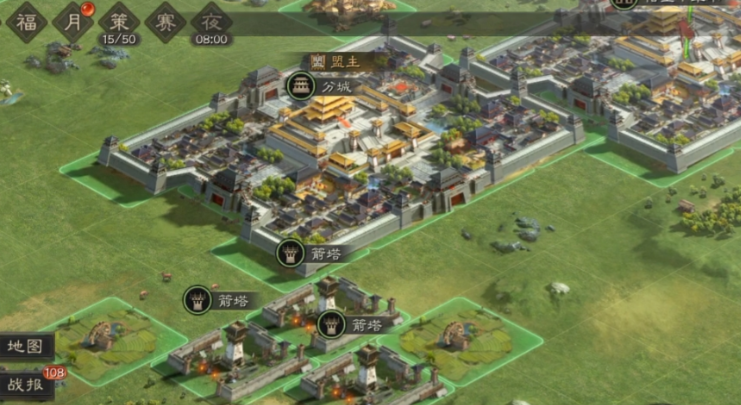The image size is (741, 405).
Task: Open the 地图 map button
Action: tap(25, 347)
